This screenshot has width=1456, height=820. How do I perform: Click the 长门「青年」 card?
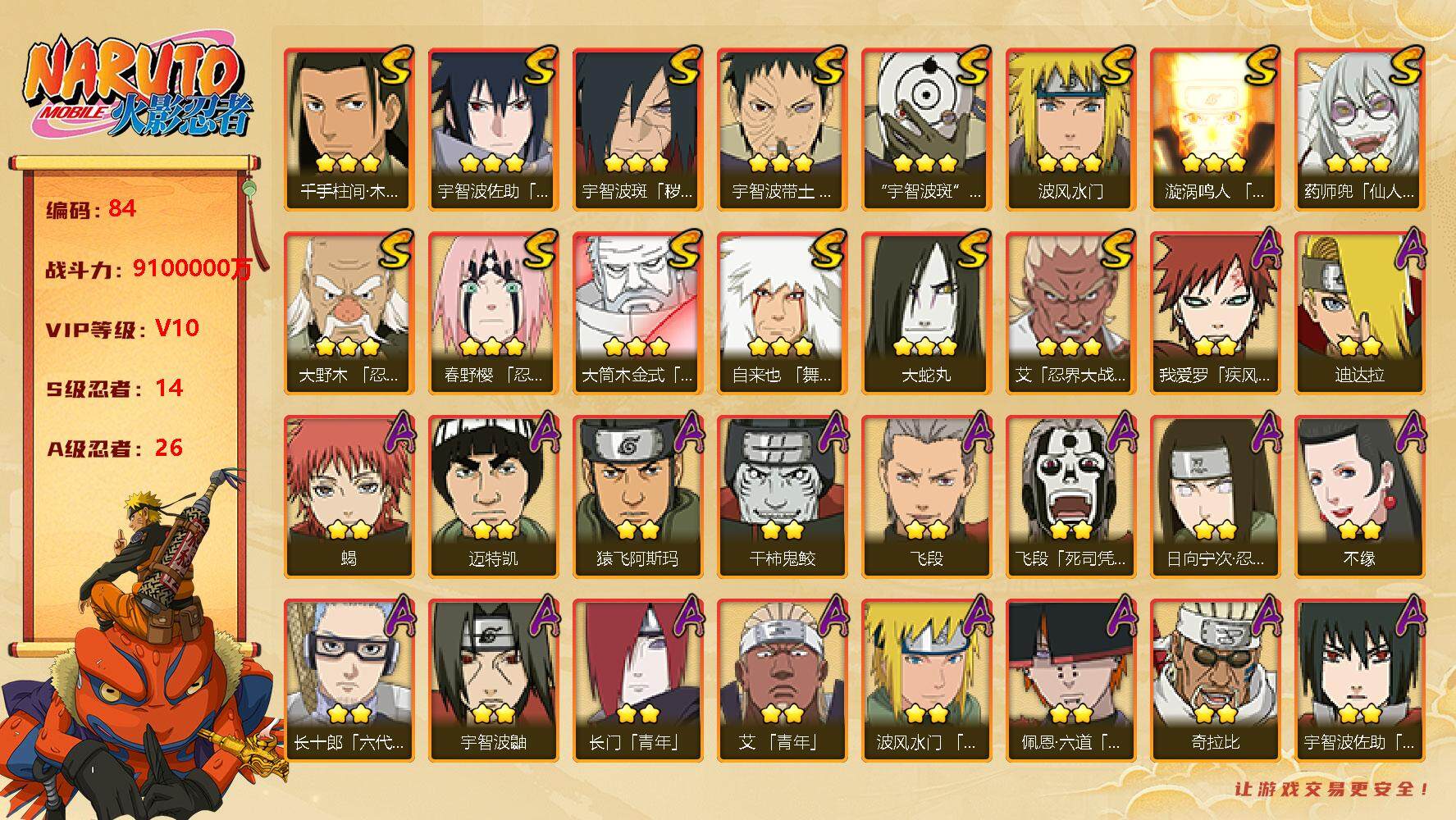click(x=637, y=680)
